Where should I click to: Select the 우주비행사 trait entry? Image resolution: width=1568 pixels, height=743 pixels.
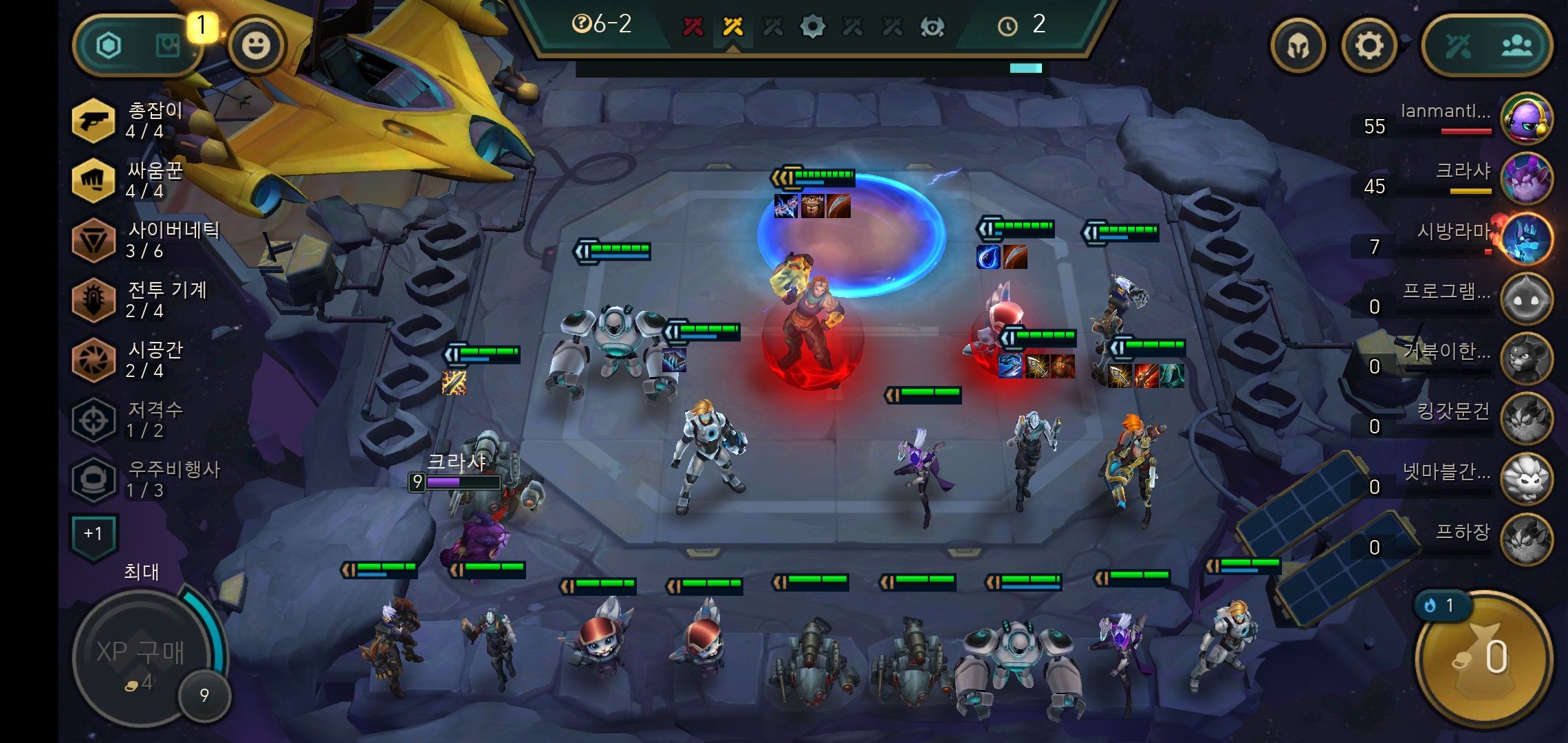point(144,480)
